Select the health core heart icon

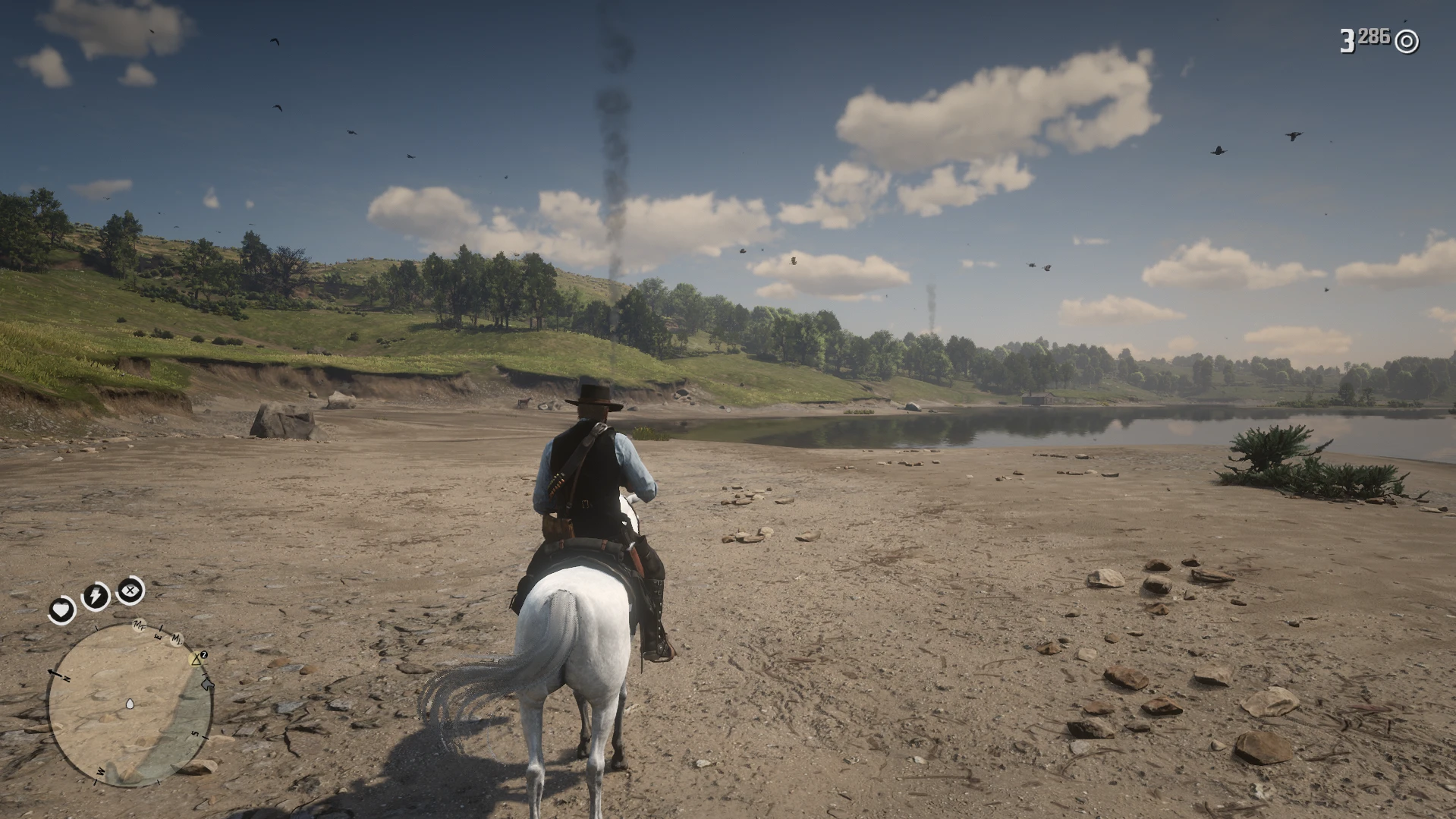point(61,610)
